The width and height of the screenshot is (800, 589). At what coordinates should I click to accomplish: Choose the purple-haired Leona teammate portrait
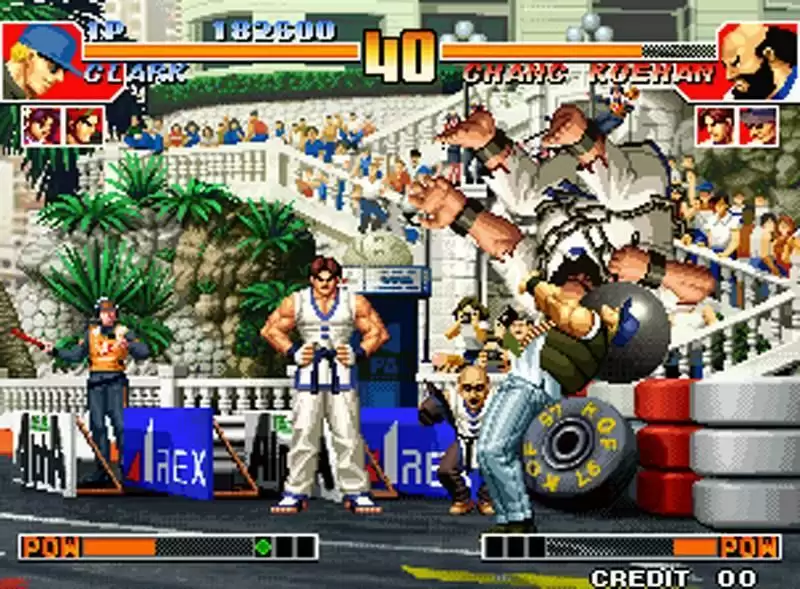41,126
